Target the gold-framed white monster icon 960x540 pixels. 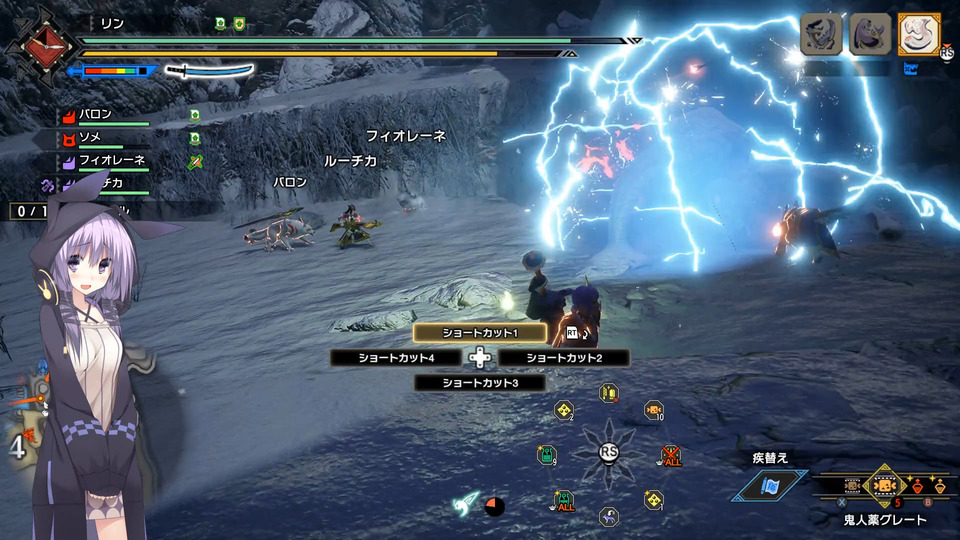(919, 34)
